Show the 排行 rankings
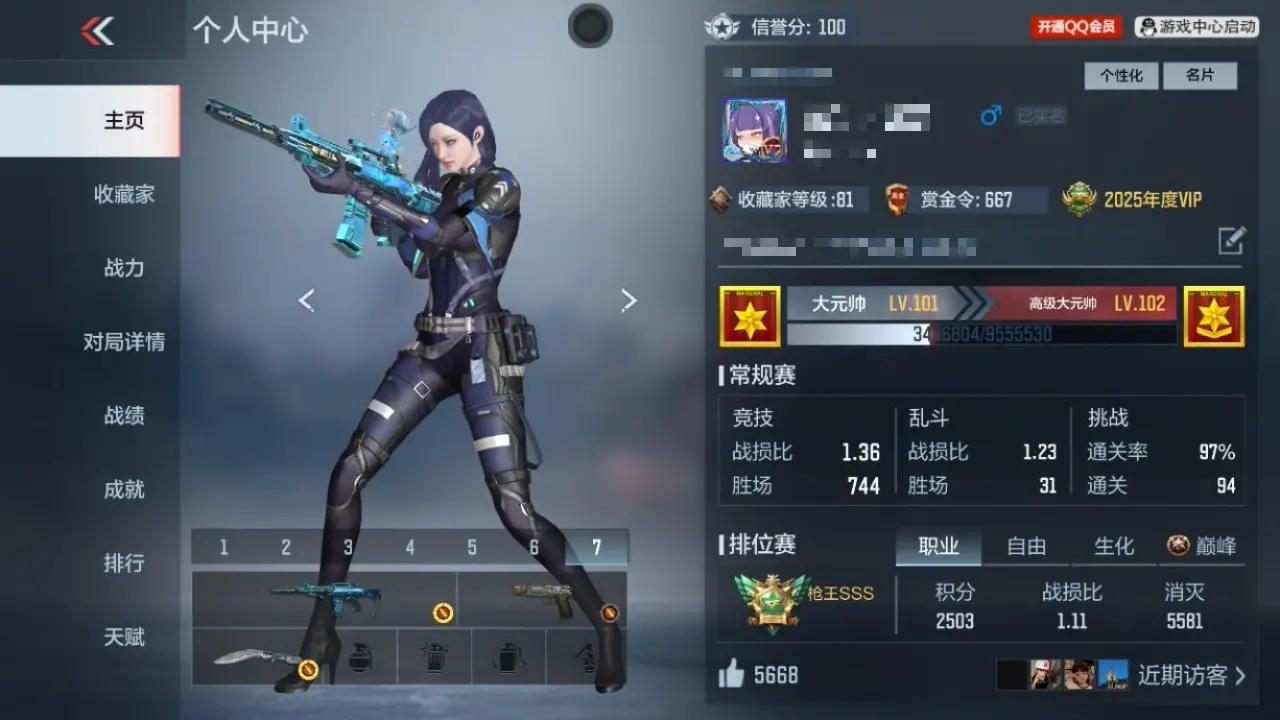 [124, 563]
